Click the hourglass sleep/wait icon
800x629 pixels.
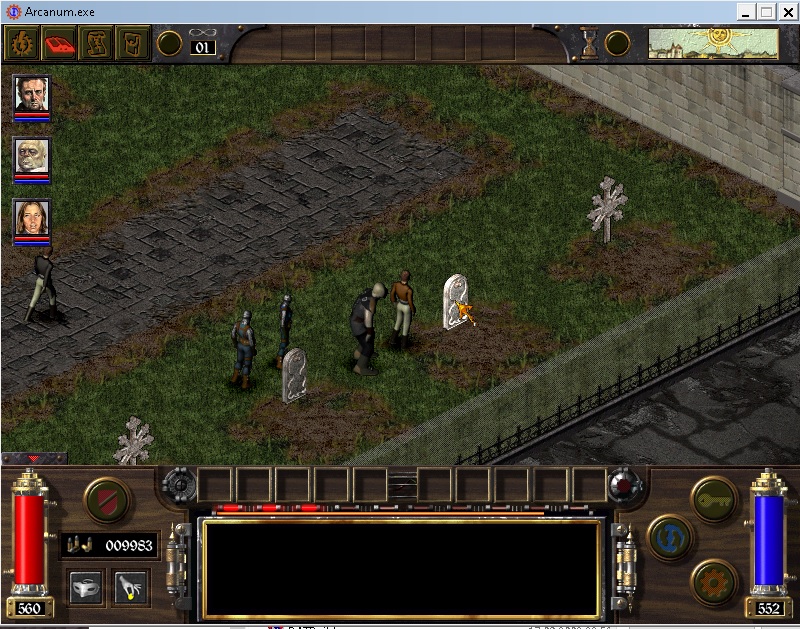click(x=590, y=43)
